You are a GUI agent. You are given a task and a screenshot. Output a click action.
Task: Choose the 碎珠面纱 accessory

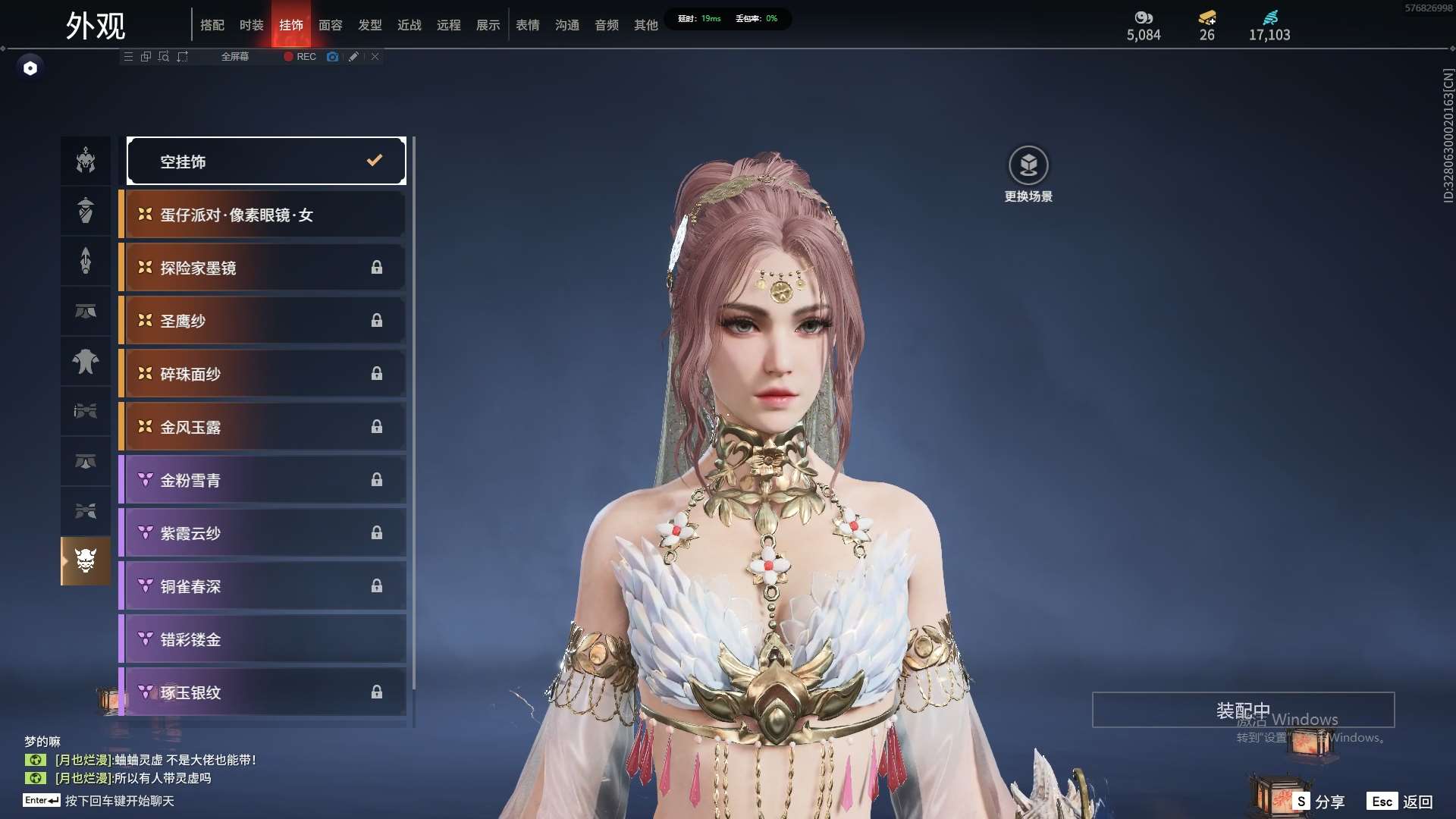pos(264,374)
